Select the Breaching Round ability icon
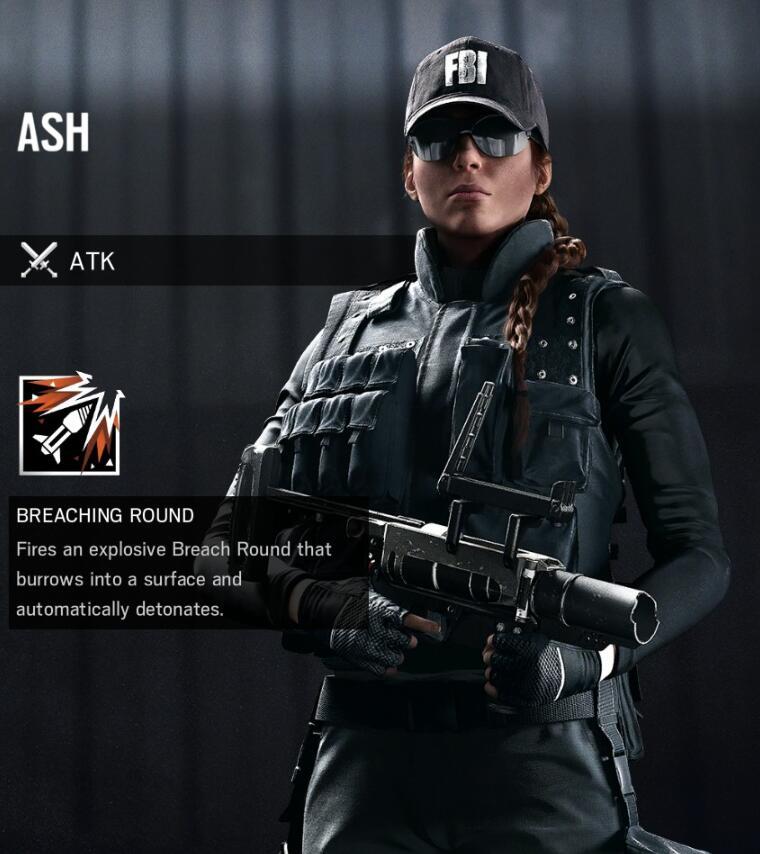The height and width of the screenshot is (854, 760). [70, 424]
